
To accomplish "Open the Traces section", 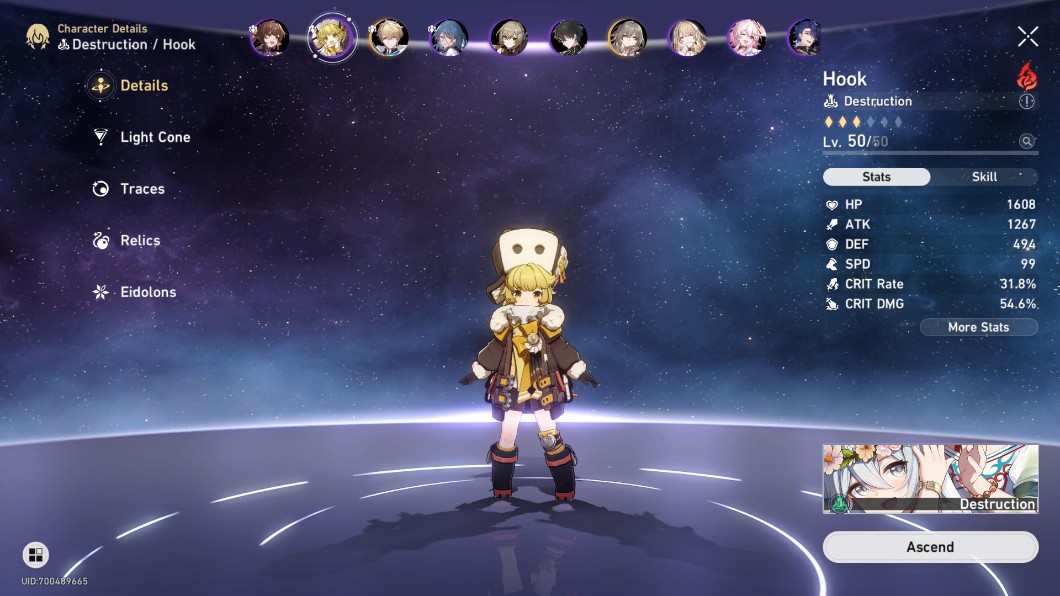I will point(141,189).
